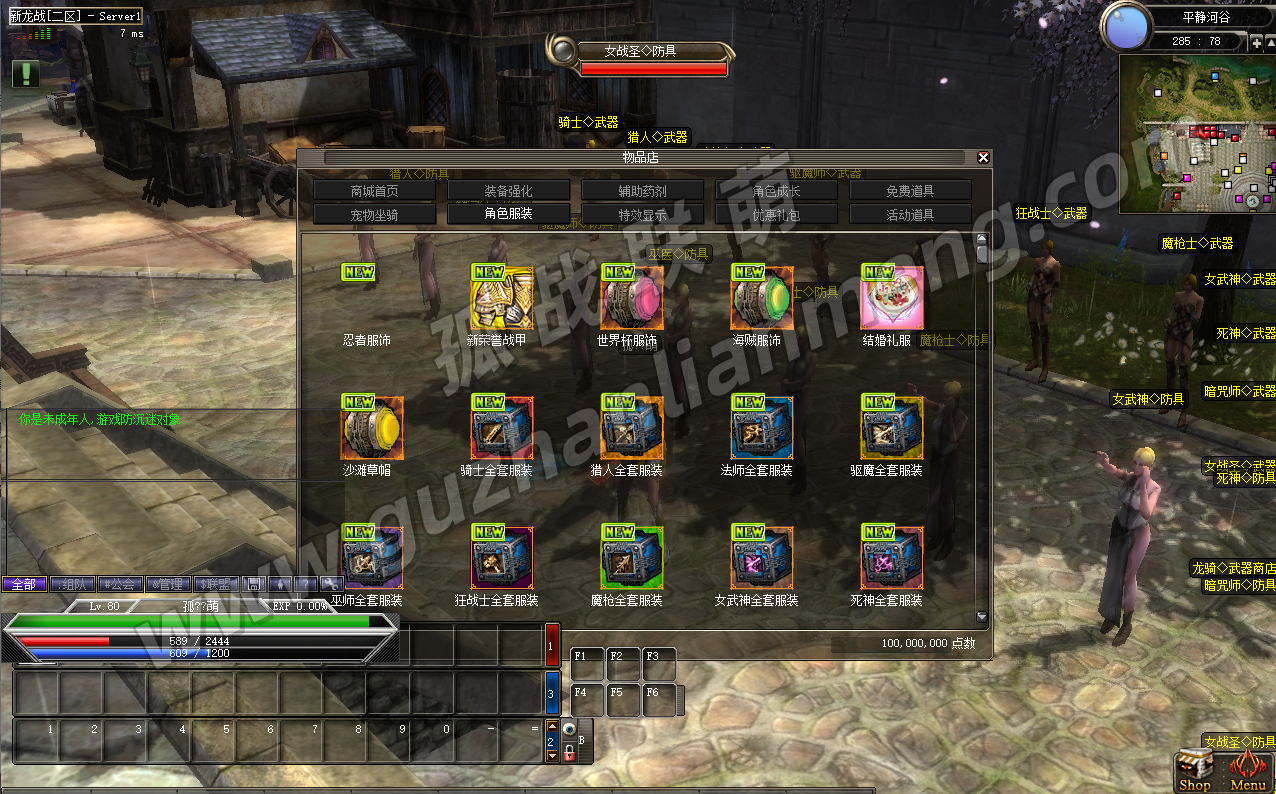Click the minimap
The height and width of the screenshot is (794, 1276).
(x=1197, y=133)
